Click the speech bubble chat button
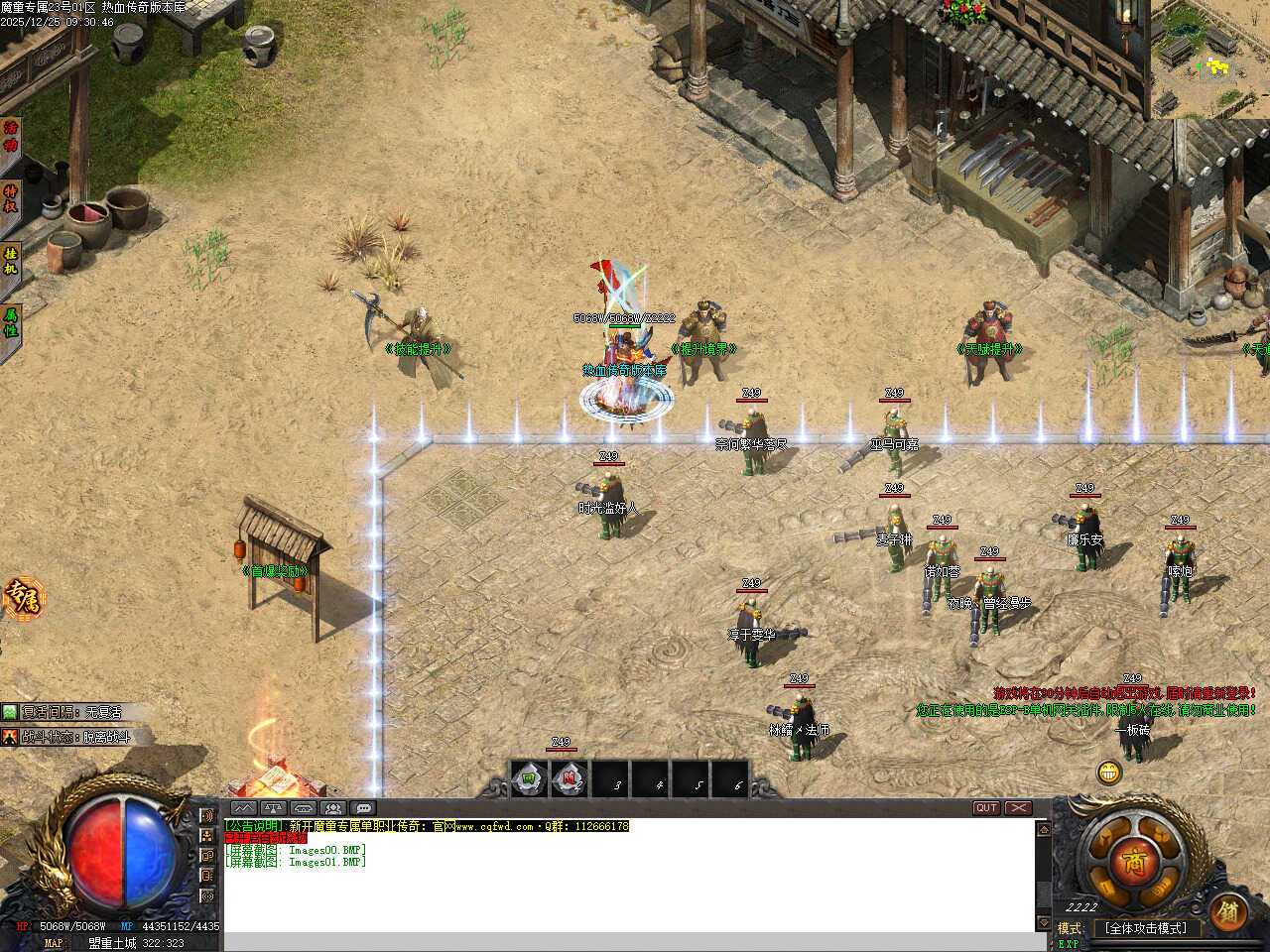This screenshot has width=1270, height=952. pos(364,808)
